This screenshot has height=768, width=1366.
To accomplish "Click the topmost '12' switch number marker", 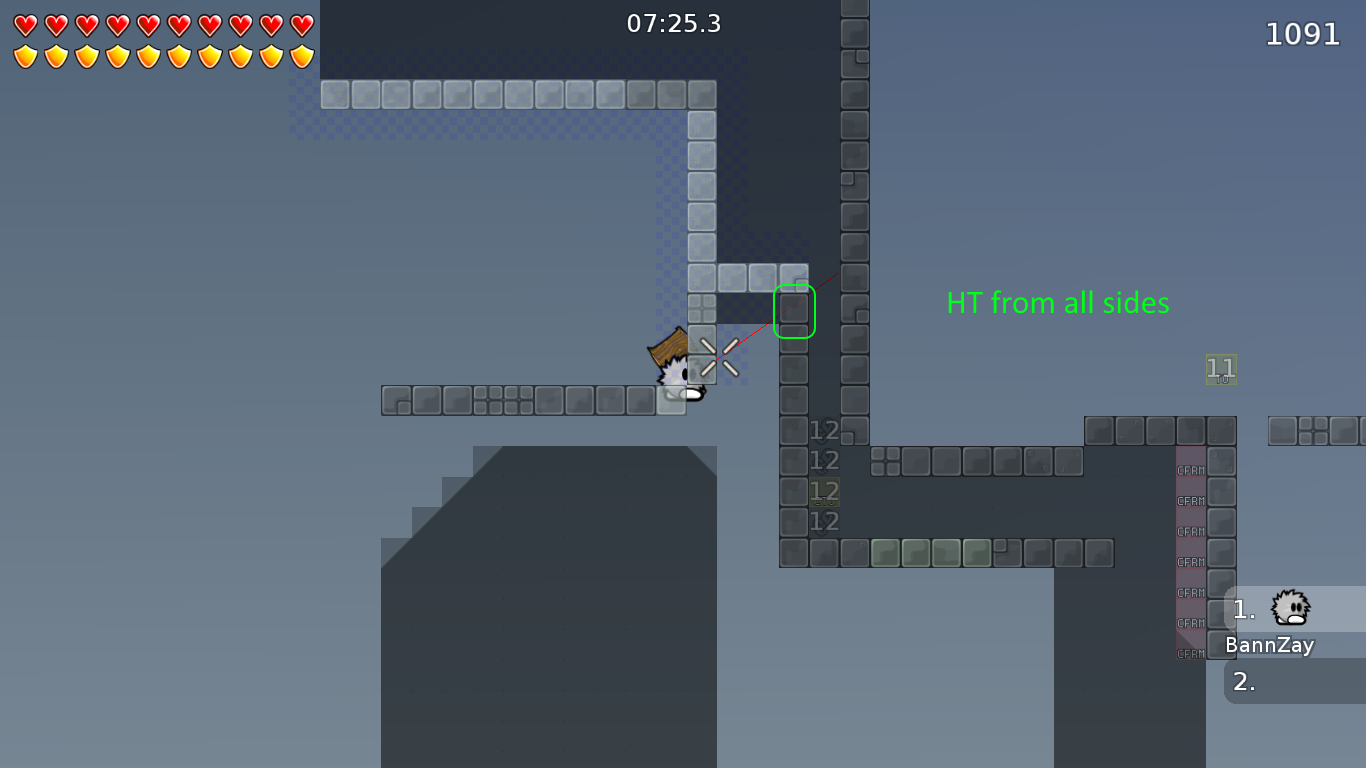I will click(825, 430).
